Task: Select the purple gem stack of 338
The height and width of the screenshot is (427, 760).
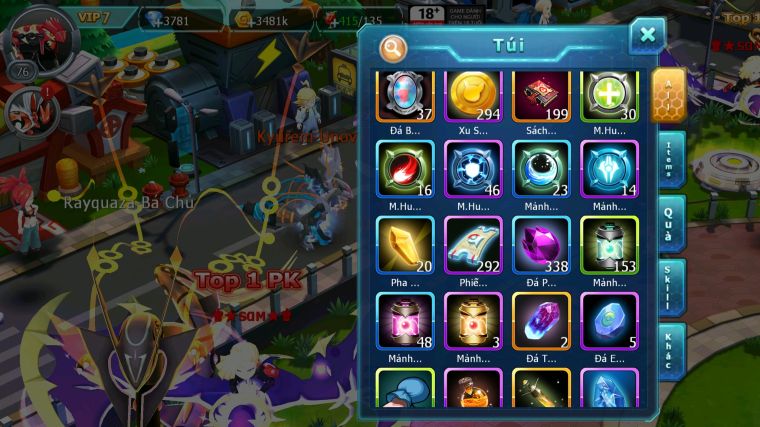Action: 541,245
